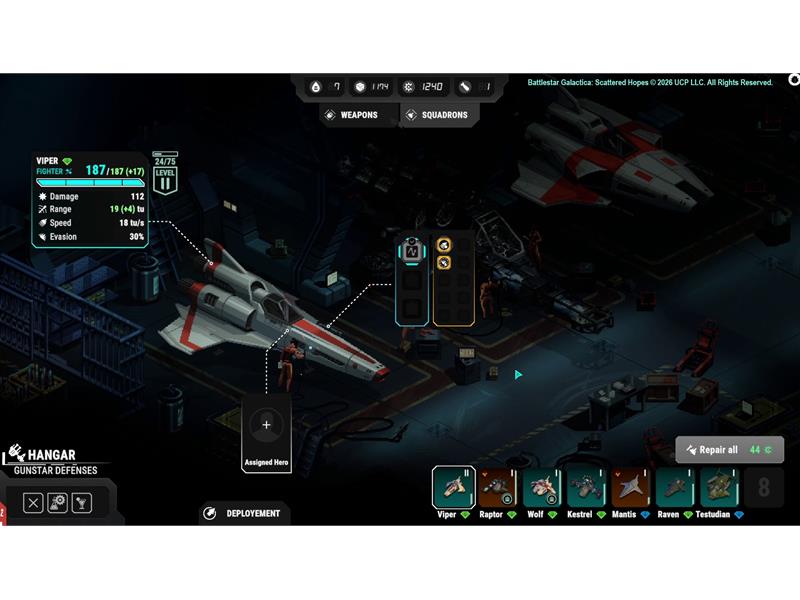Pick the Kestrel ship card
The width and height of the screenshot is (800, 600).
[x=586, y=487]
